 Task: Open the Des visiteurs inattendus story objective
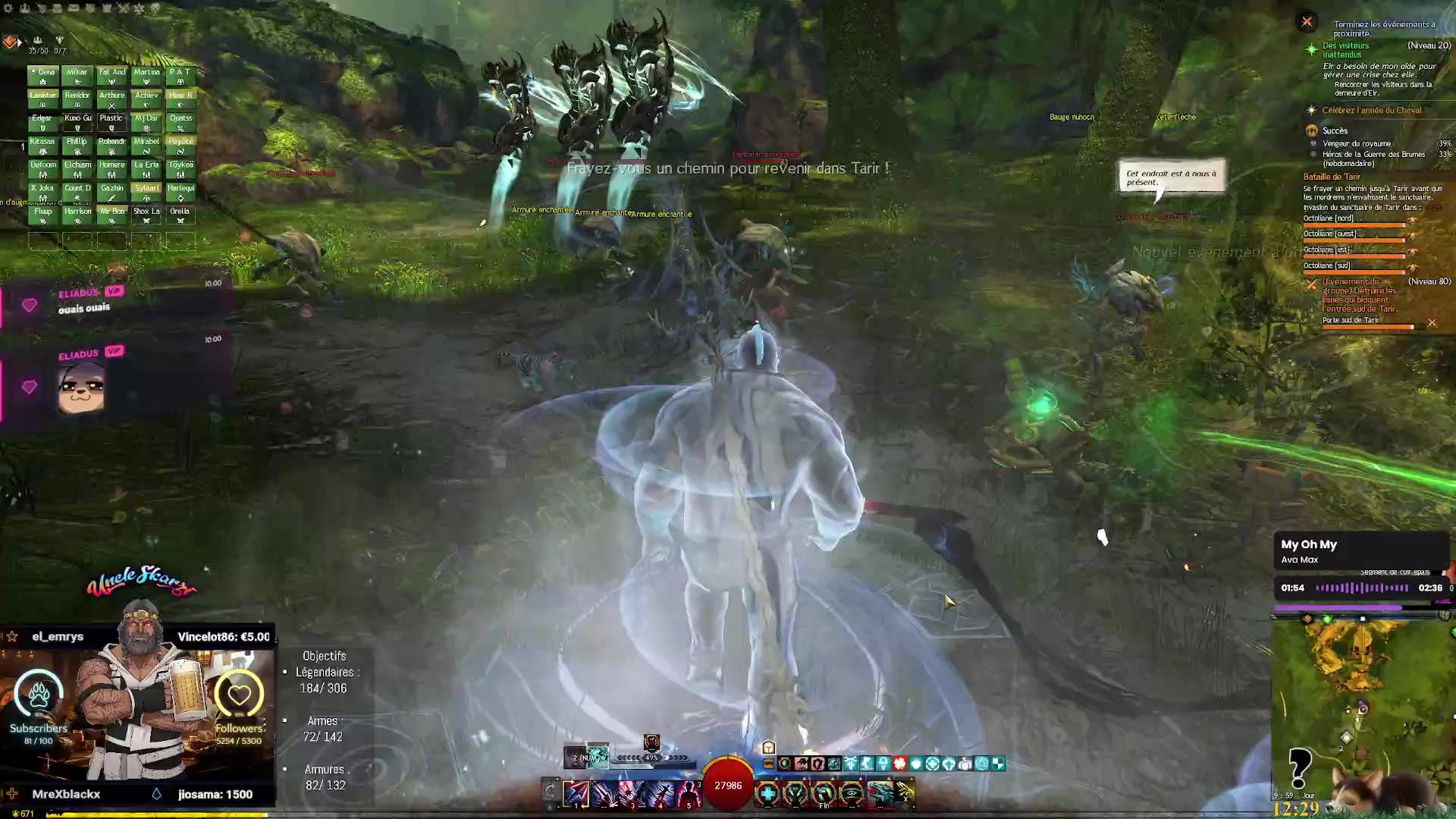point(1345,50)
